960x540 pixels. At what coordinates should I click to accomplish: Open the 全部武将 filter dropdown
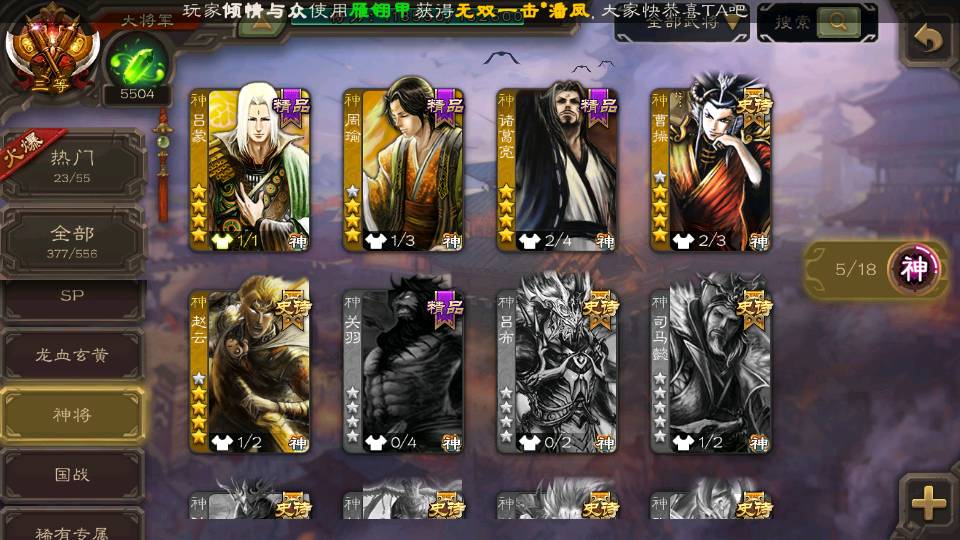pyautogui.click(x=682, y=24)
